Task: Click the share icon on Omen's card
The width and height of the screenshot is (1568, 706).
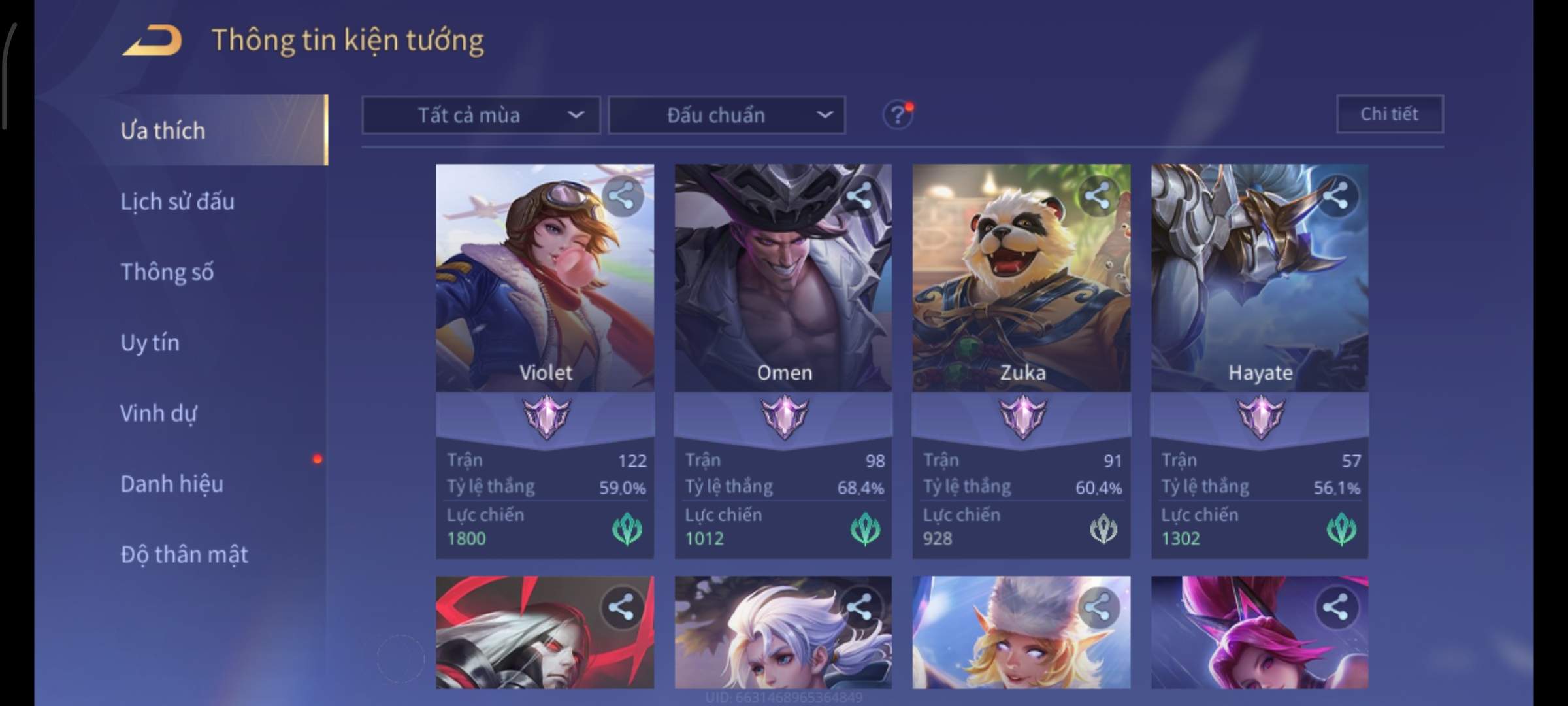Action: 859,196
